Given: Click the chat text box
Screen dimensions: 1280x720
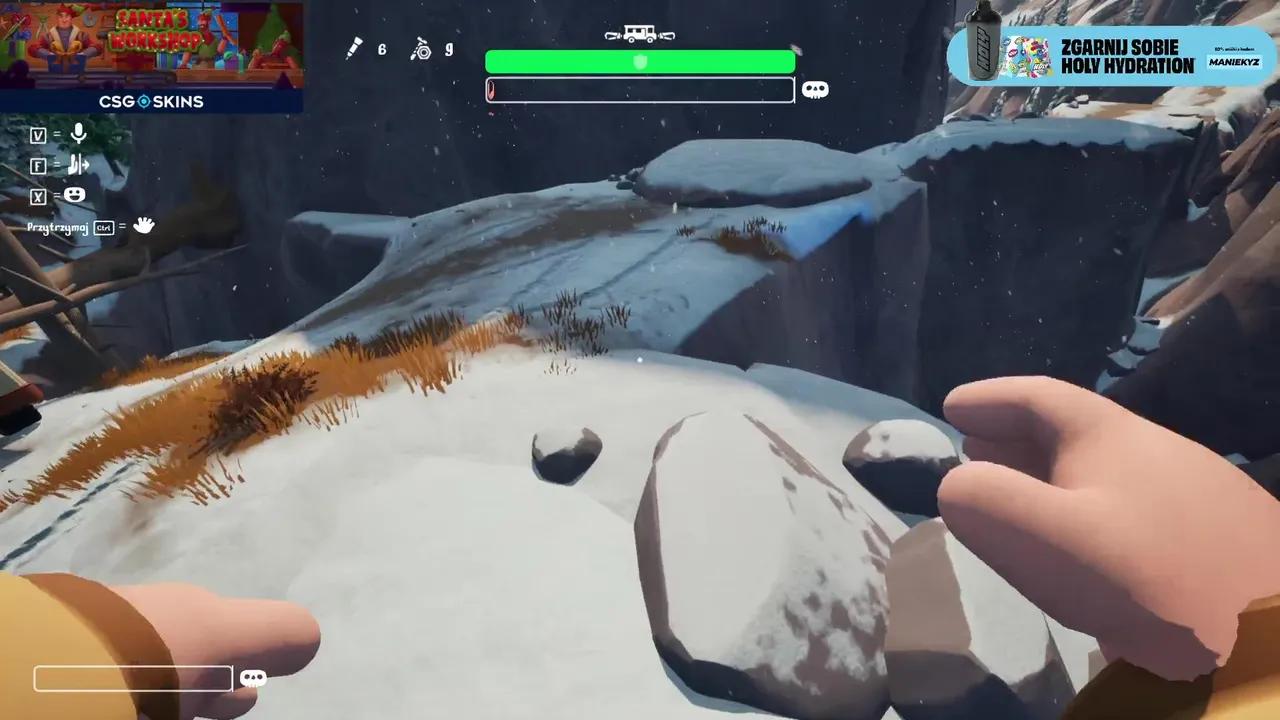Looking at the screenshot, I should coord(133,679).
